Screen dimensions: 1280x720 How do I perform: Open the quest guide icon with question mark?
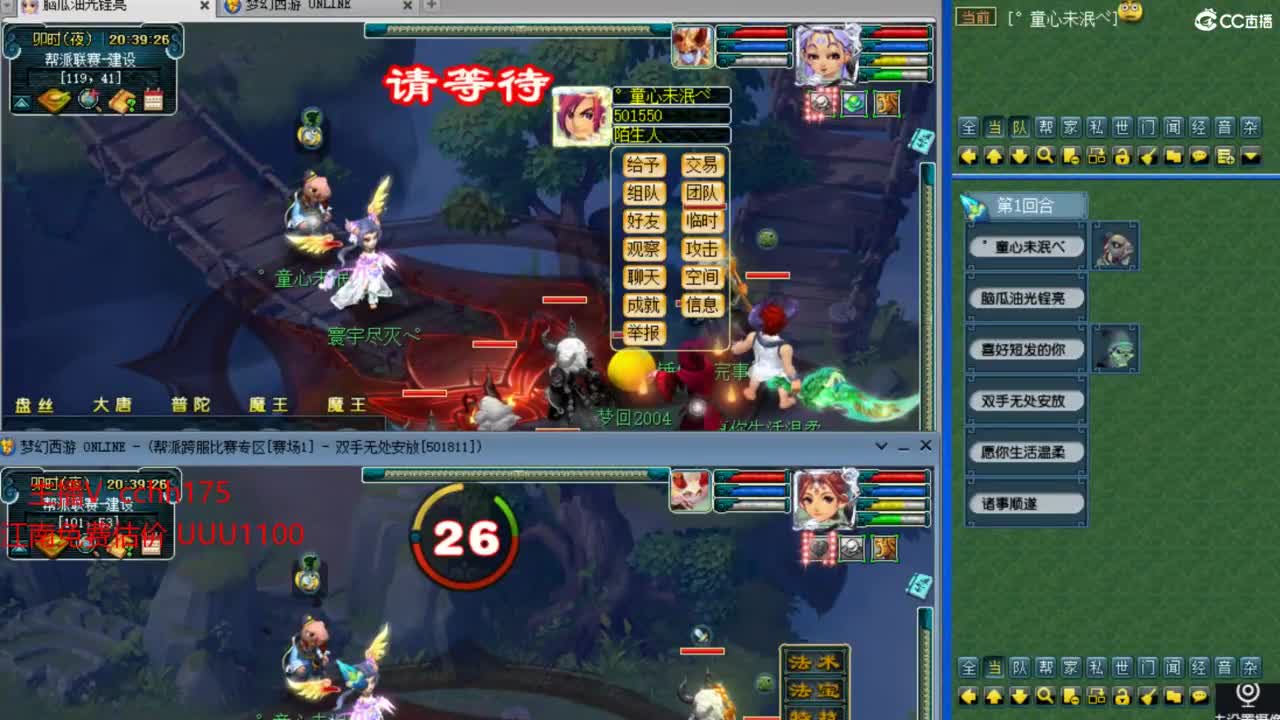click(123, 100)
